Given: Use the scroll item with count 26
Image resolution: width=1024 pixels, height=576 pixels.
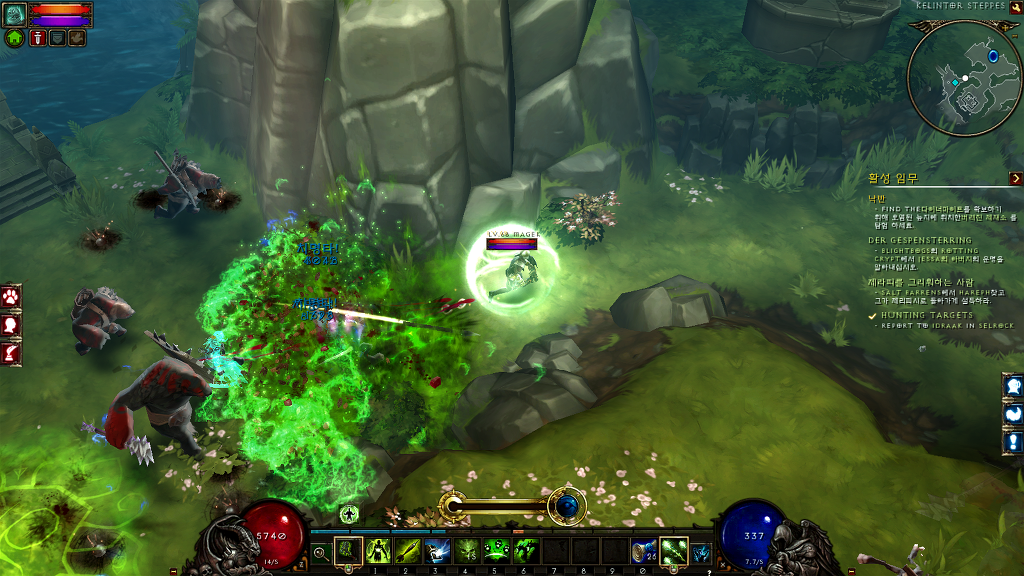Looking at the screenshot, I should tap(643, 551).
